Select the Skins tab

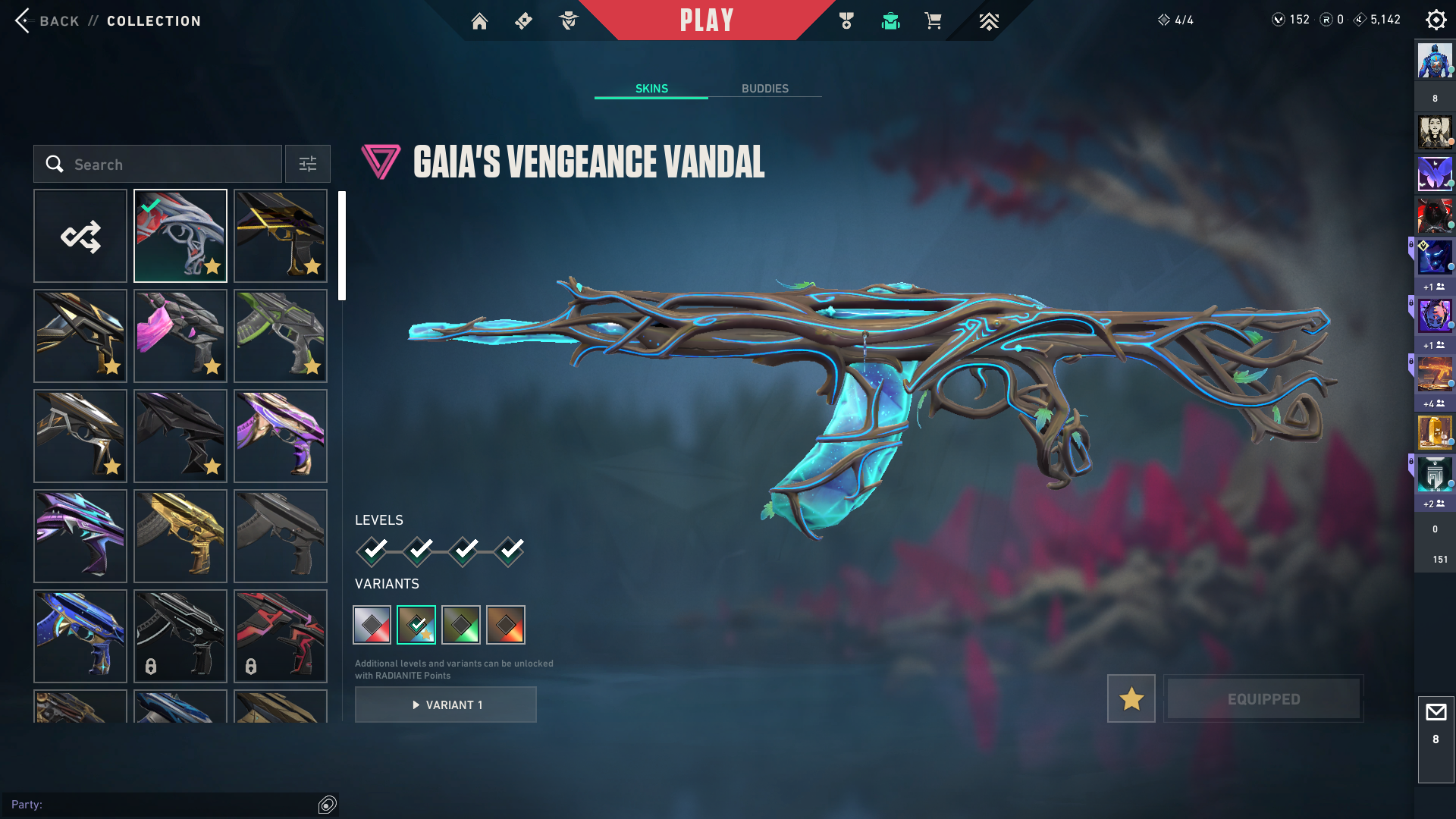(651, 89)
